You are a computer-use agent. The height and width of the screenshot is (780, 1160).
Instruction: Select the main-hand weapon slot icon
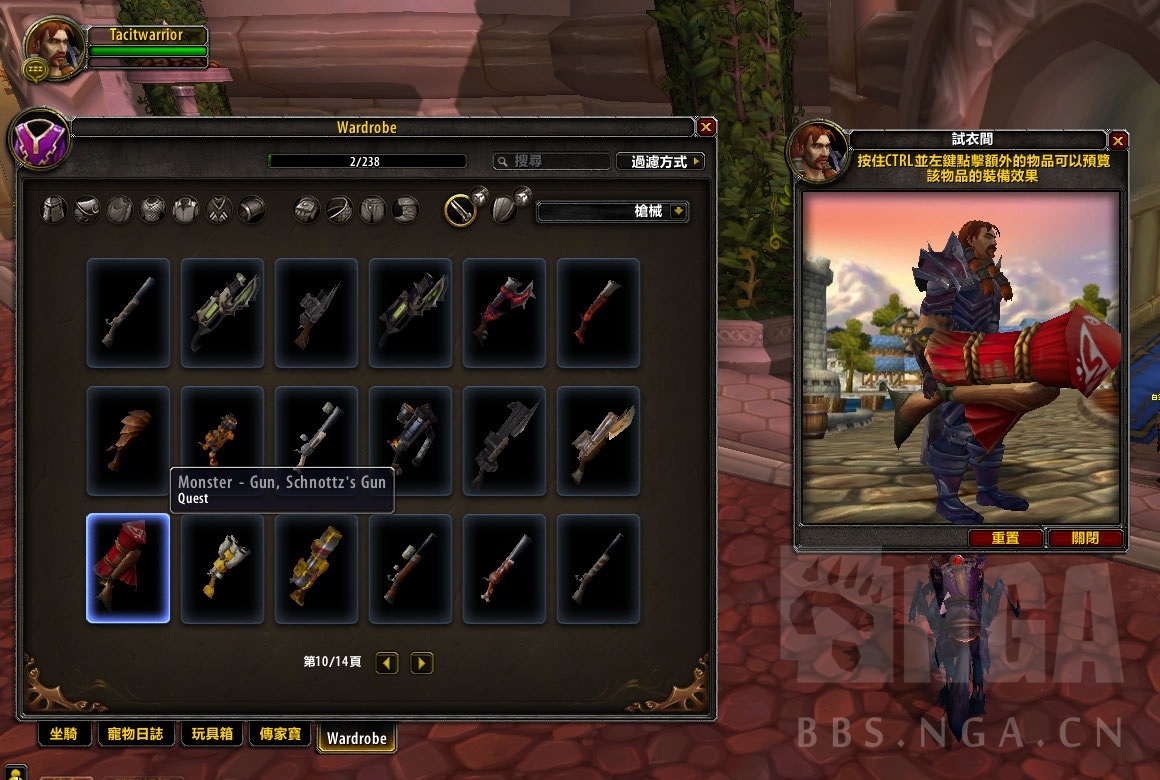click(x=460, y=210)
